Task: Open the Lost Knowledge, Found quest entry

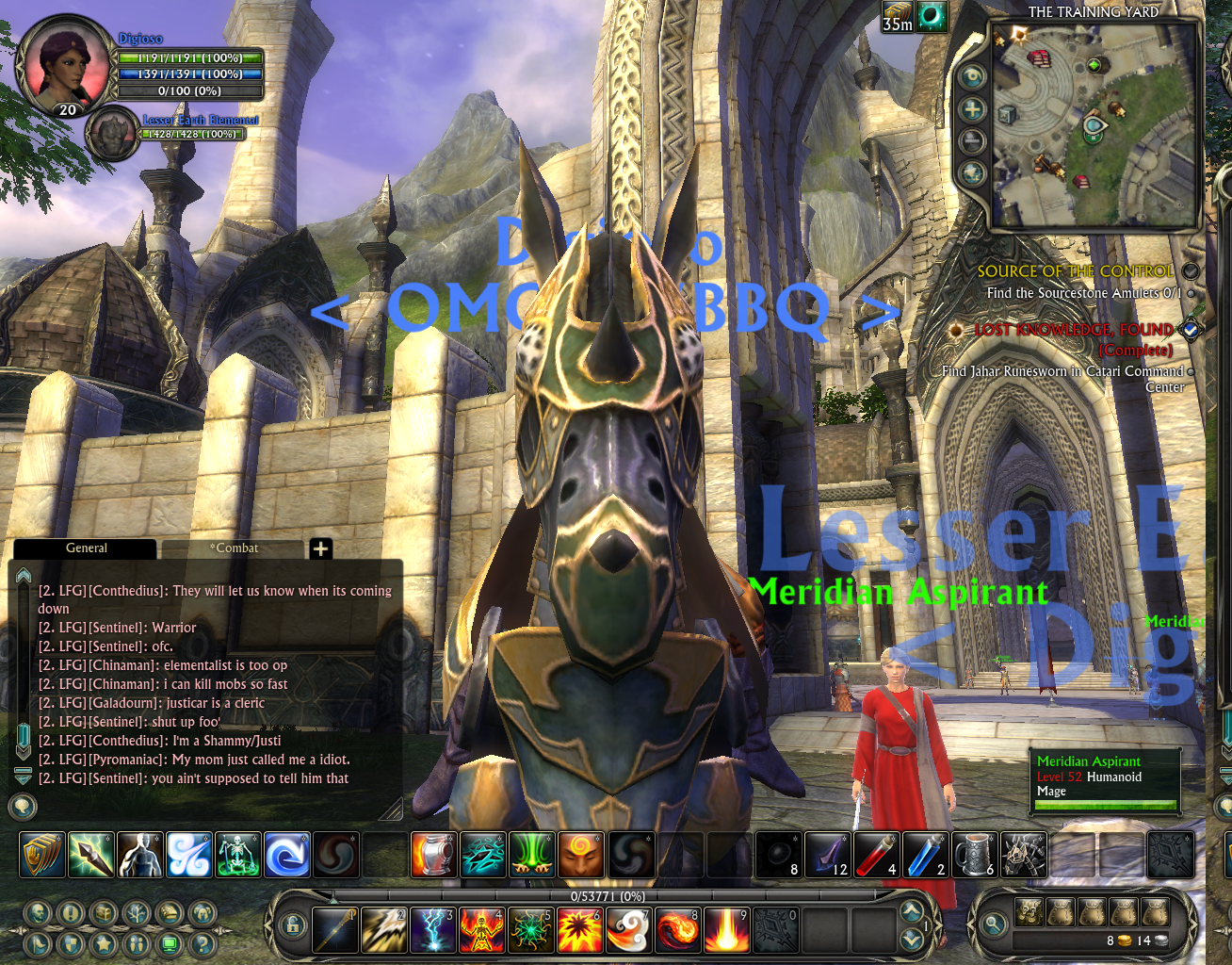Action: [1074, 330]
